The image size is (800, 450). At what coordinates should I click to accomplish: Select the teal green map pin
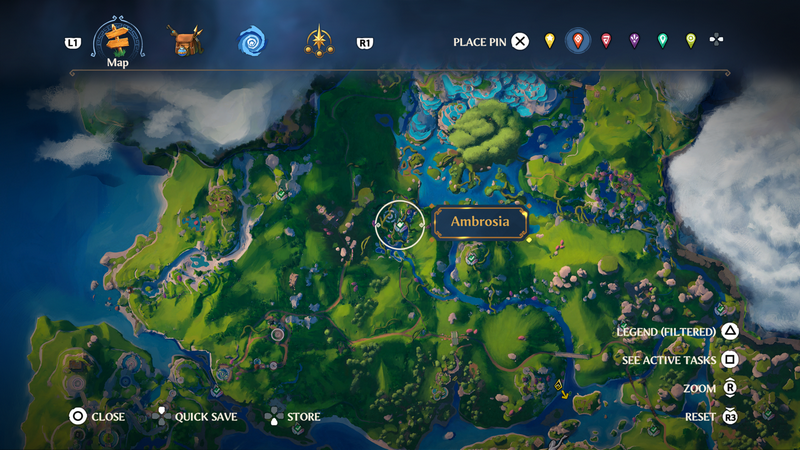point(662,41)
